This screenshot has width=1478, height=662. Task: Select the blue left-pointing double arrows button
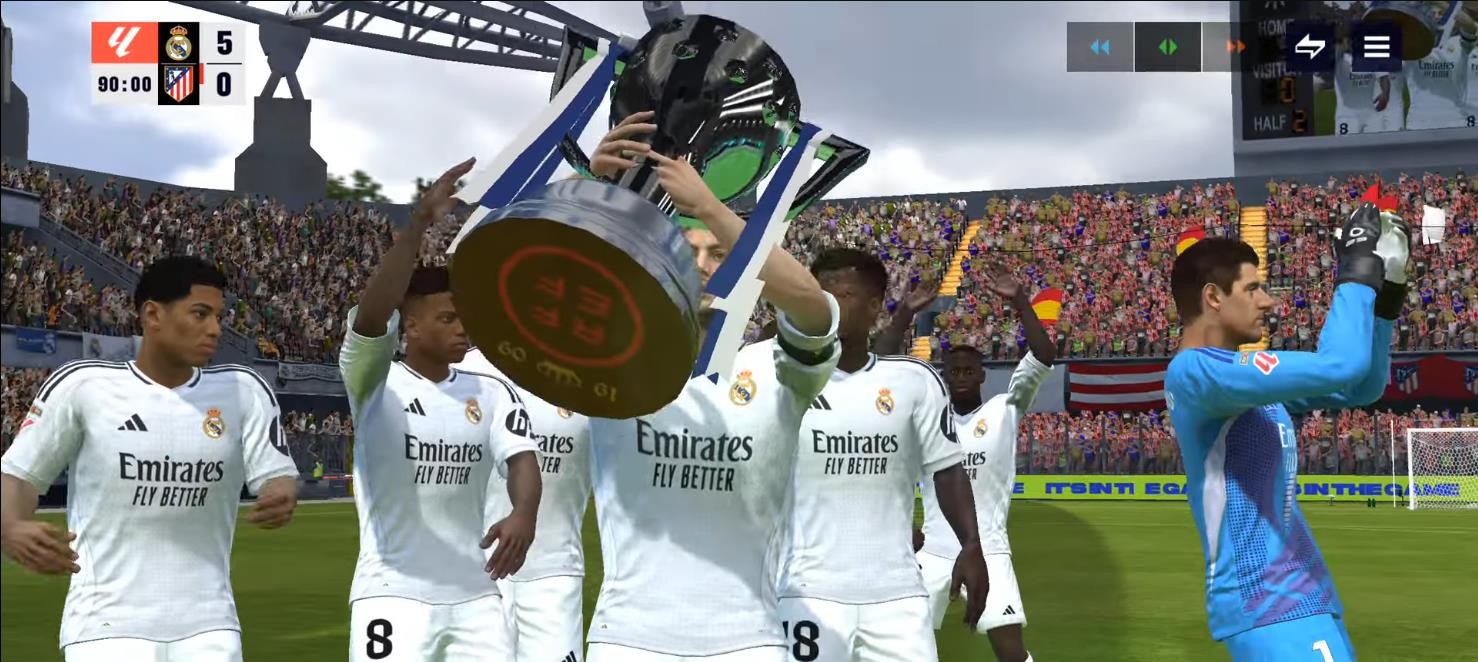(x=1100, y=47)
